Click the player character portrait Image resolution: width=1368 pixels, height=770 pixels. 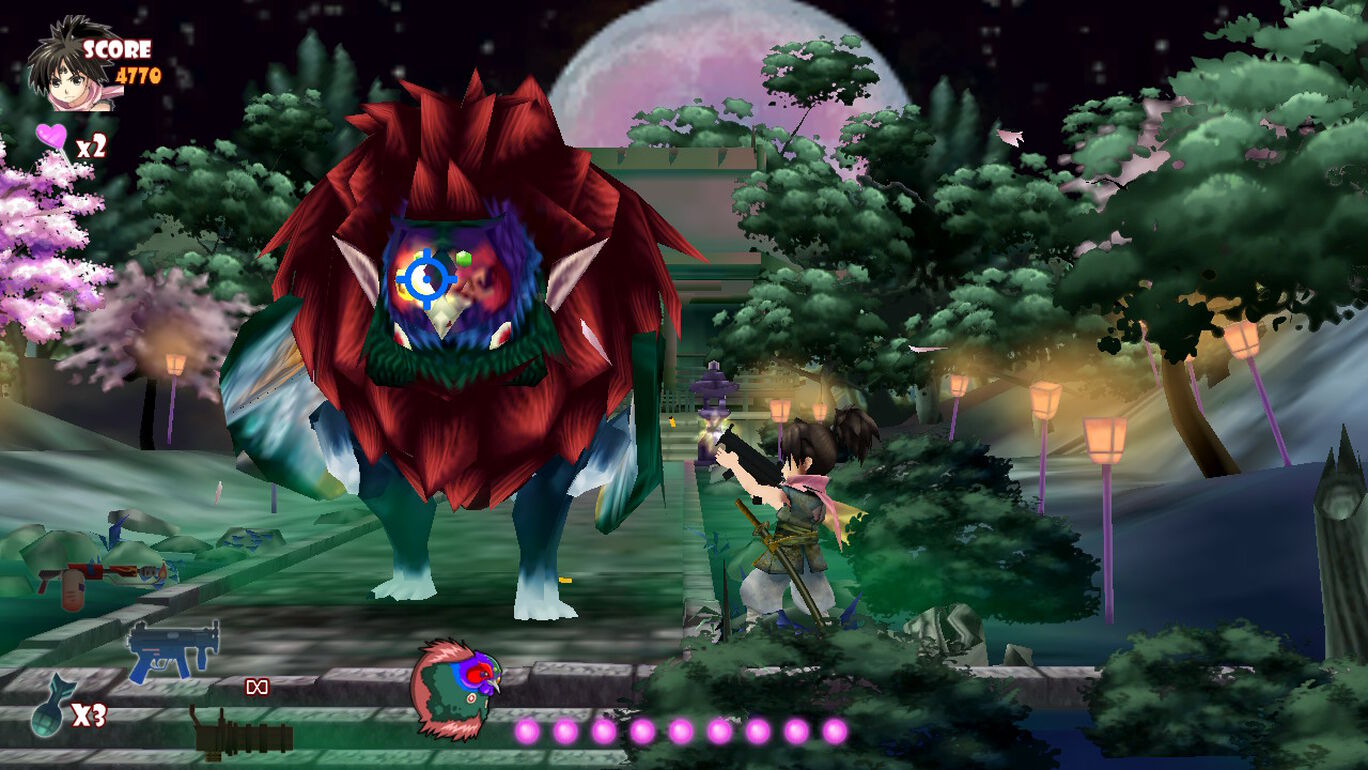pos(67,64)
